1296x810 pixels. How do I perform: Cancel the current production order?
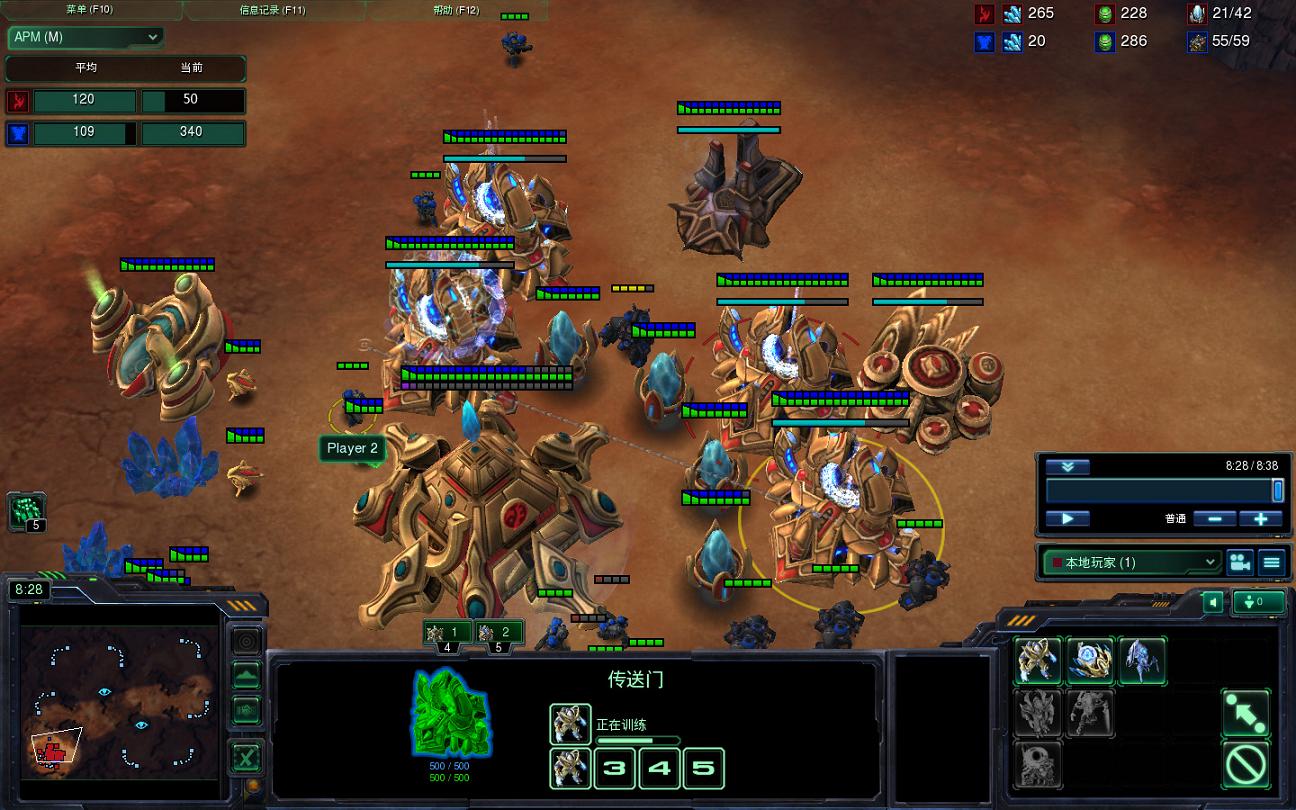point(1245,766)
